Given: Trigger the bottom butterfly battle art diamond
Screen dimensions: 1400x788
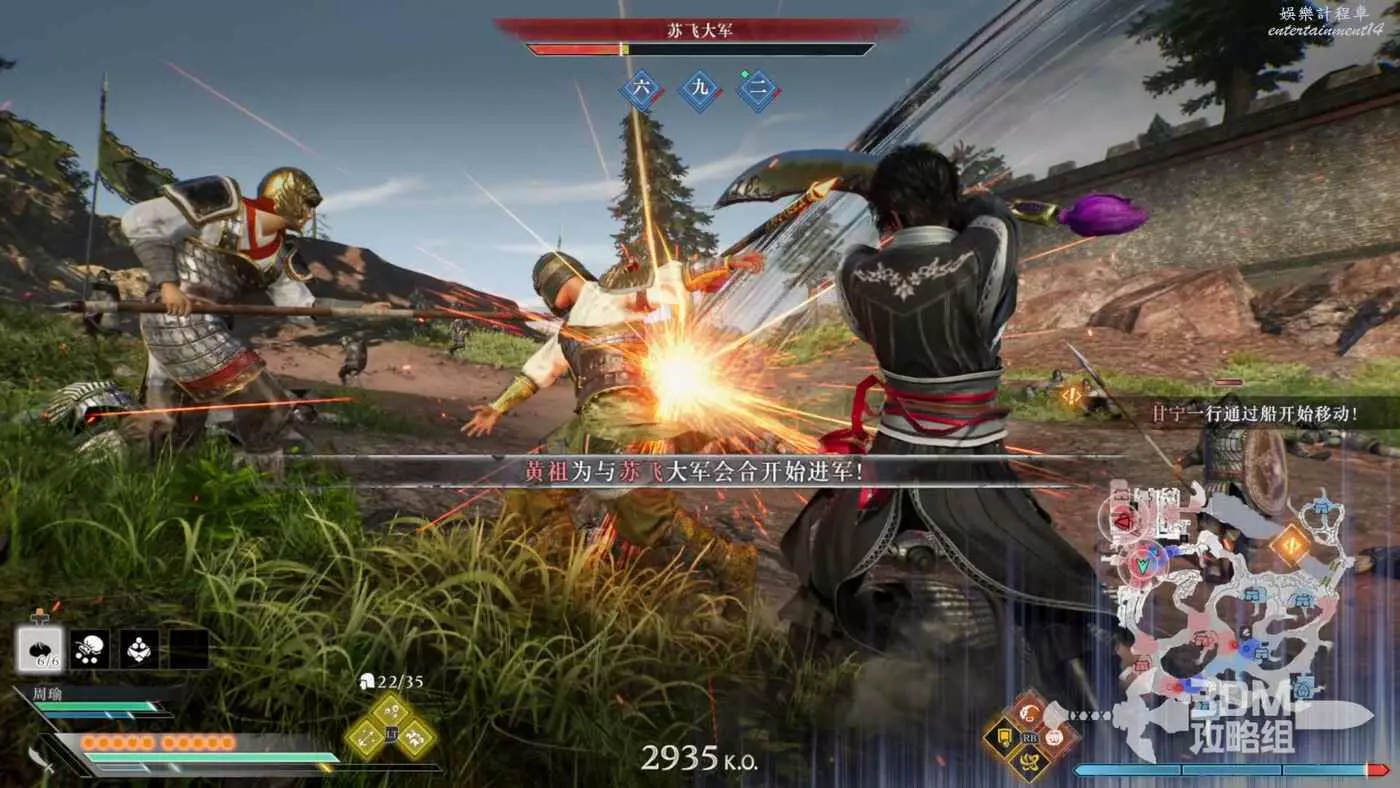Looking at the screenshot, I should click(1028, 763).
